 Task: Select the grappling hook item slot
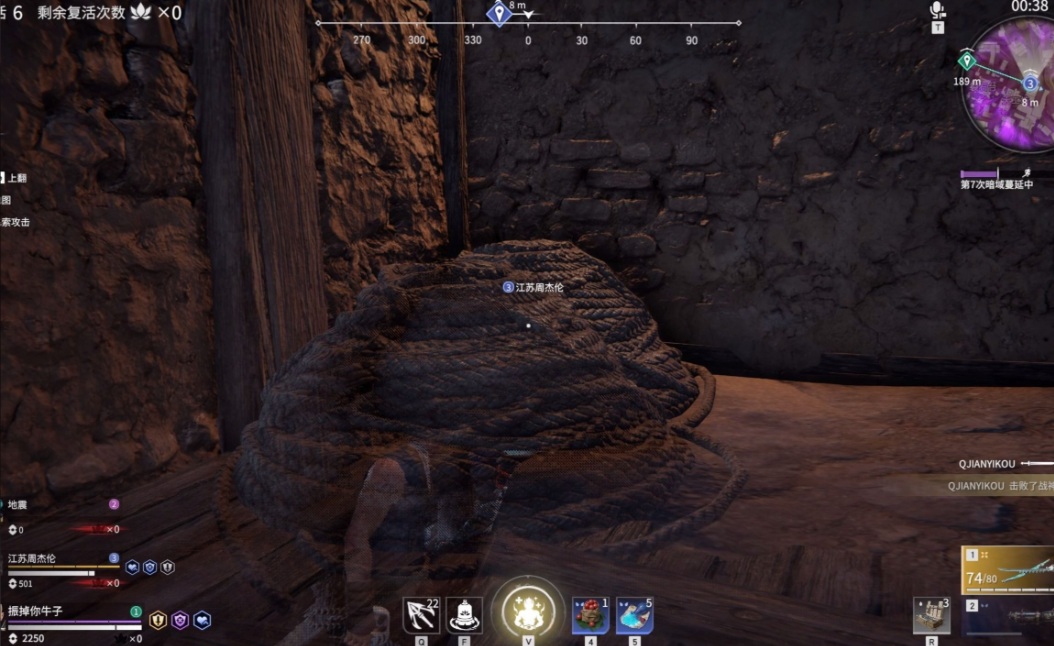coord(421,615)
